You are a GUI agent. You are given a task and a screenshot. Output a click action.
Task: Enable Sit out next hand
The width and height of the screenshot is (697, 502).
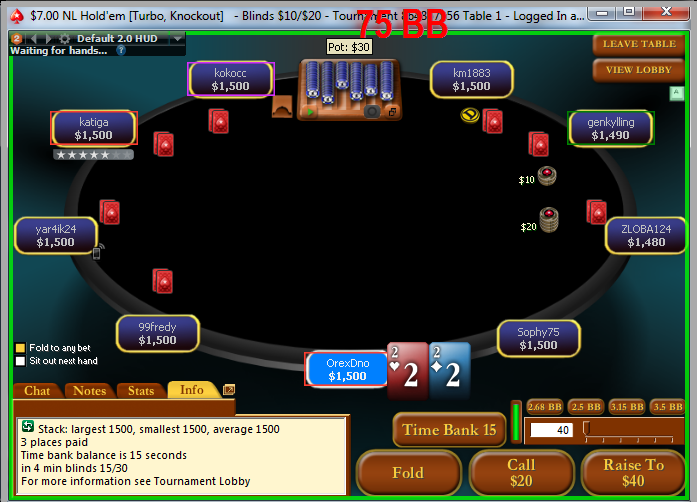click(x=20, y=361)
